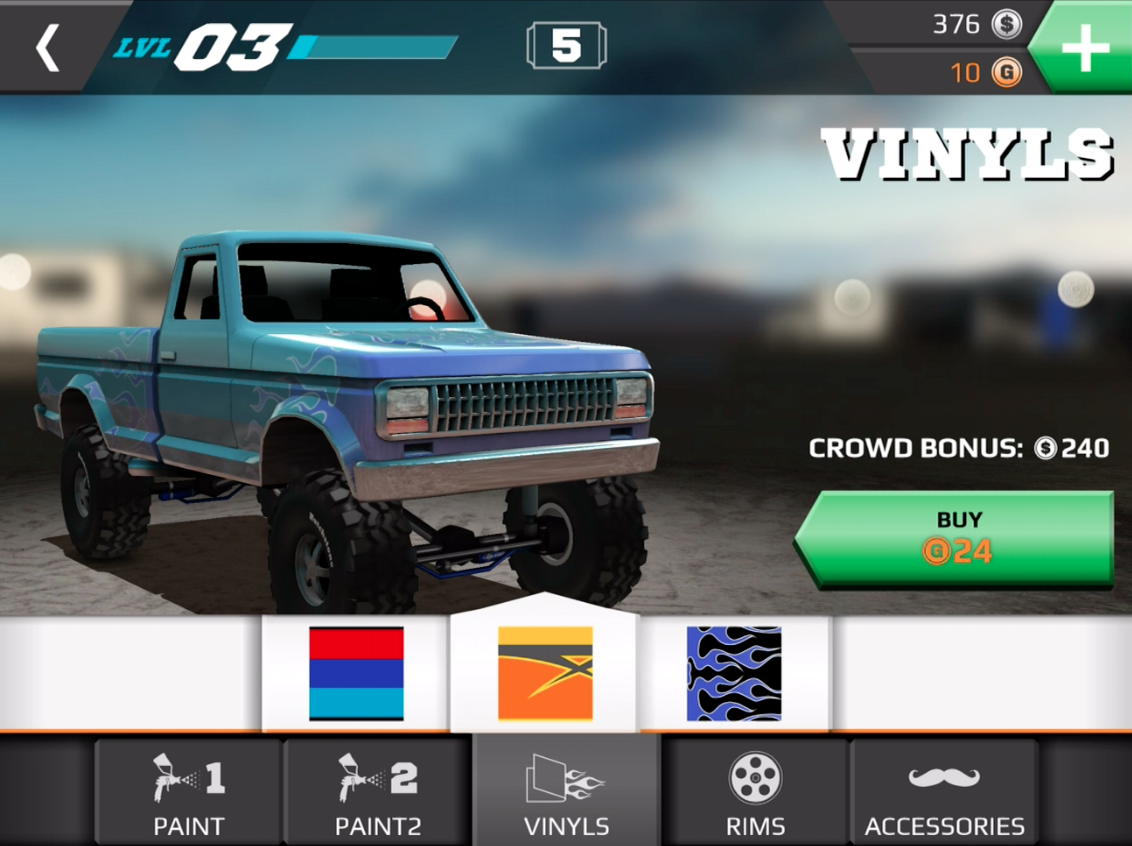Screen dimensions: 1132x846
Task: Pick the blue flames vinyl
Action: 734,673
